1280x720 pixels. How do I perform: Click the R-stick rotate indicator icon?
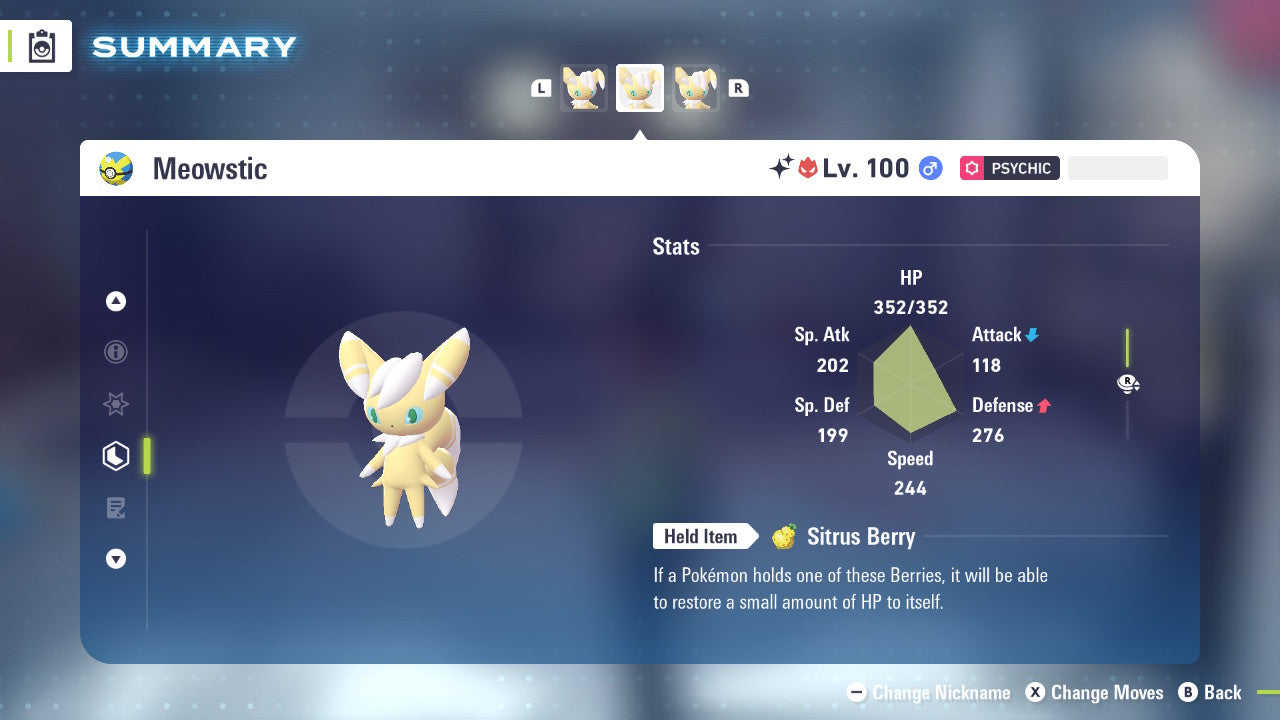coord(1128,383)
